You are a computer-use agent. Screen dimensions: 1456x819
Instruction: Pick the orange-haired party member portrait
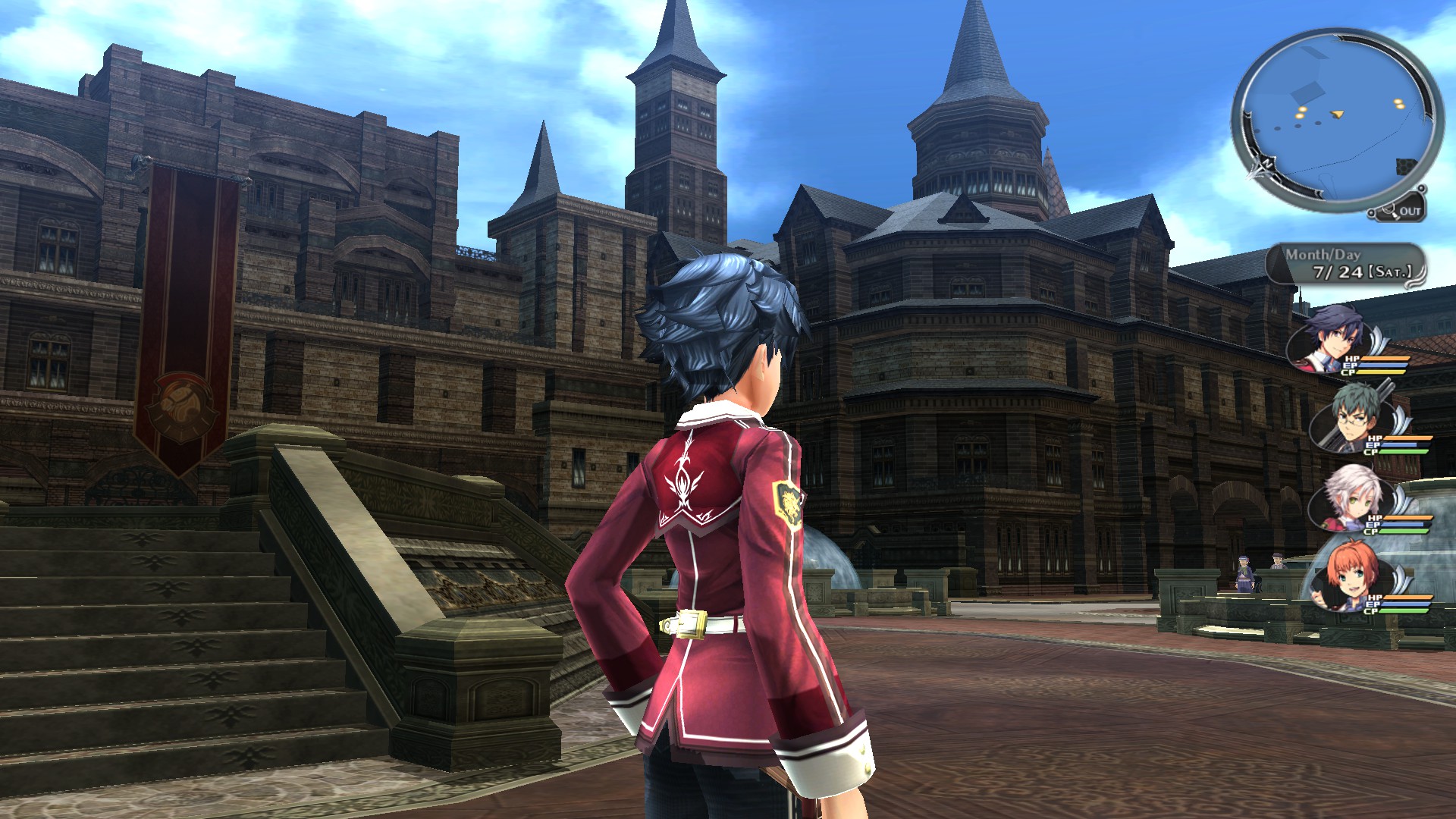pos(1350,576)
